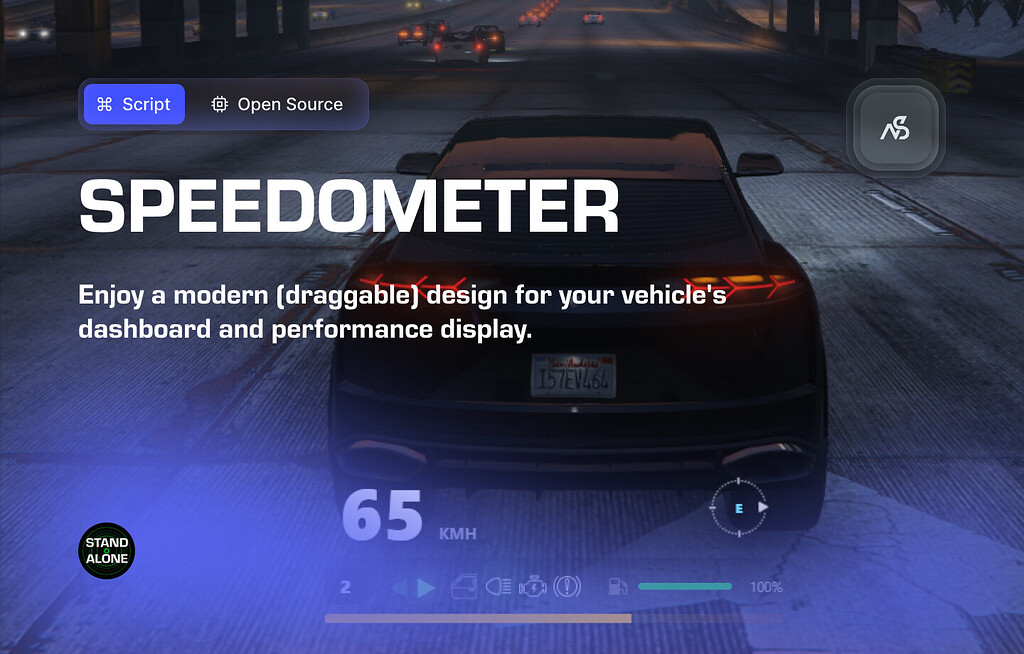The image size is (1024, 654).
Task: Click the engine warning icon
Action: 533,587
